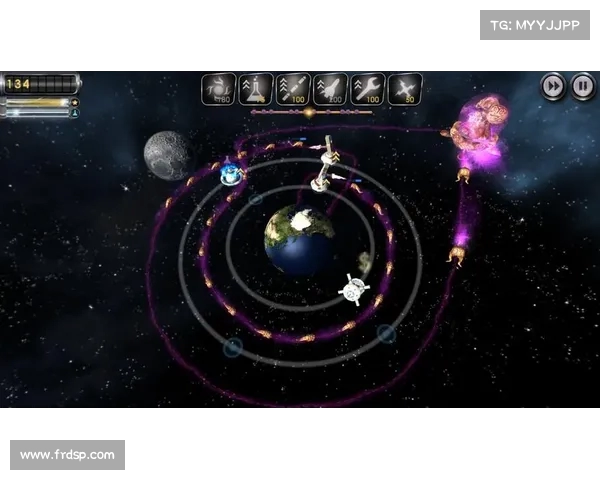The height and width of the screenshot is (480, 600).
Task: Select the swirl ability costing 180
Action: click(219, 89)
